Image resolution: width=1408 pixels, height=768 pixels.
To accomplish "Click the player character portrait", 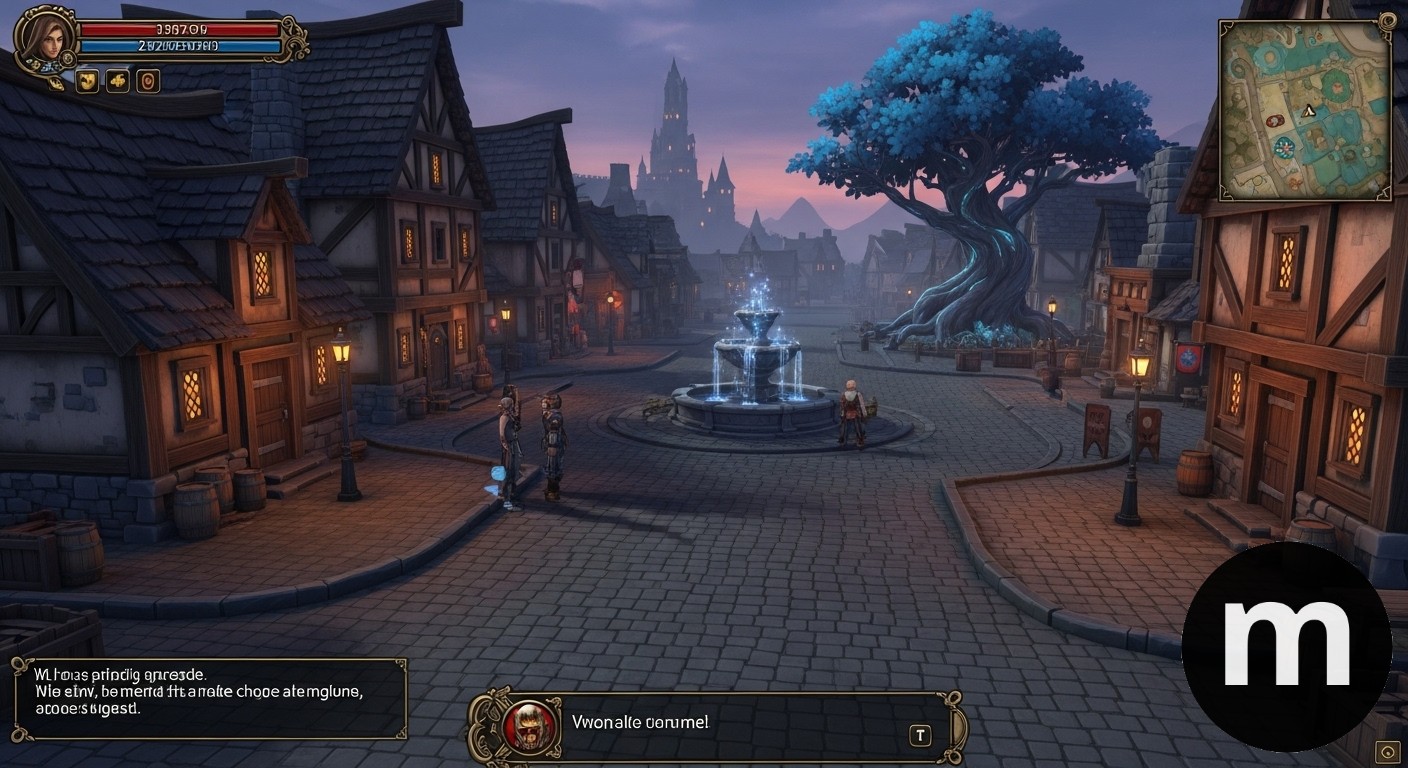I will click(x=44, y=38).
